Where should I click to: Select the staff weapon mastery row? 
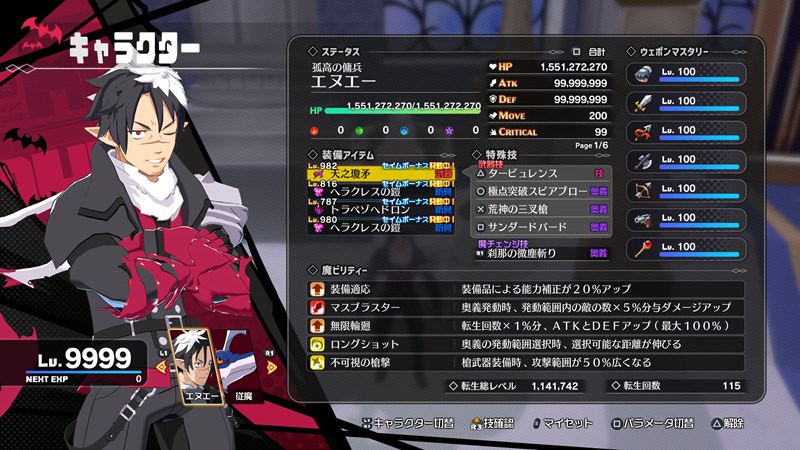pyautogui.click(x=686, y=248)
